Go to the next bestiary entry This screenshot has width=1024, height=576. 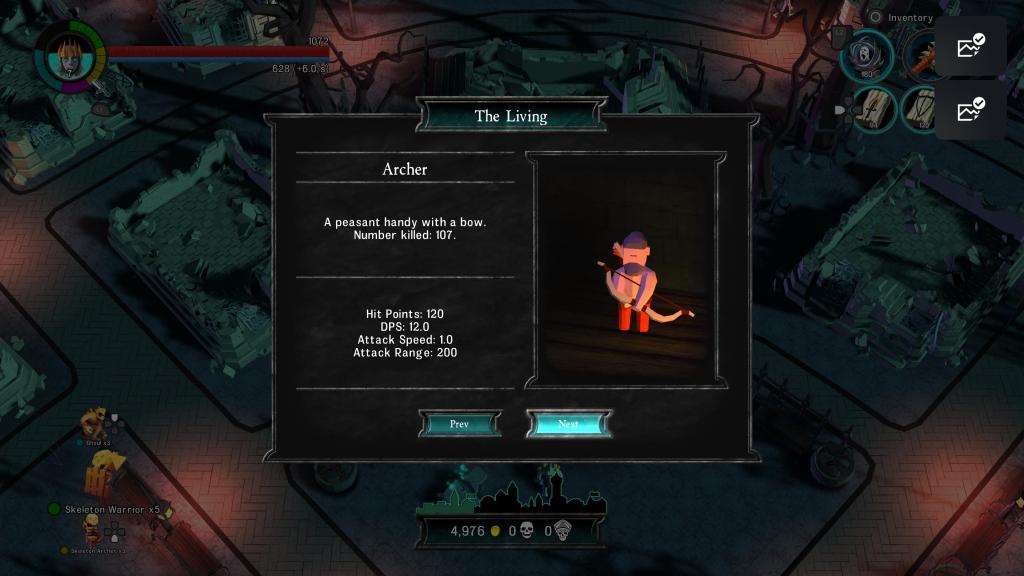(x=568, y=424)
